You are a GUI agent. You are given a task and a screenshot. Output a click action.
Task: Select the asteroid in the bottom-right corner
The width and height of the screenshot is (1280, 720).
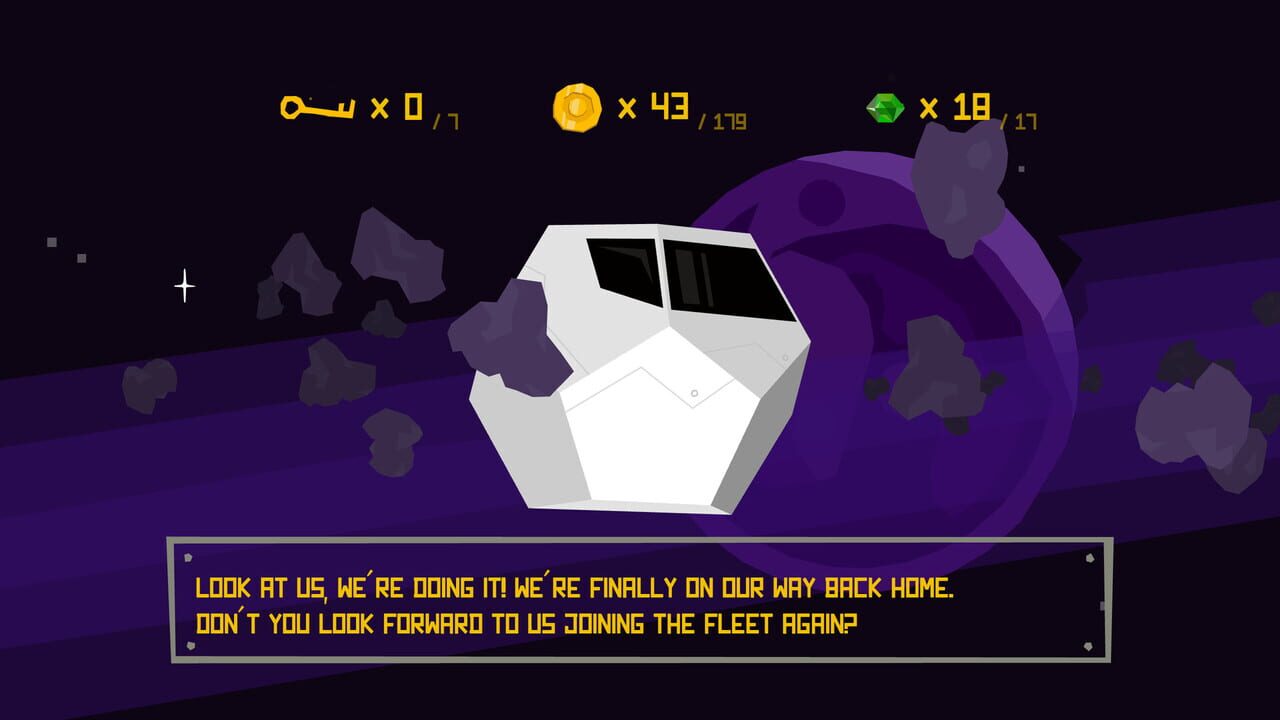pos(1200,430)
